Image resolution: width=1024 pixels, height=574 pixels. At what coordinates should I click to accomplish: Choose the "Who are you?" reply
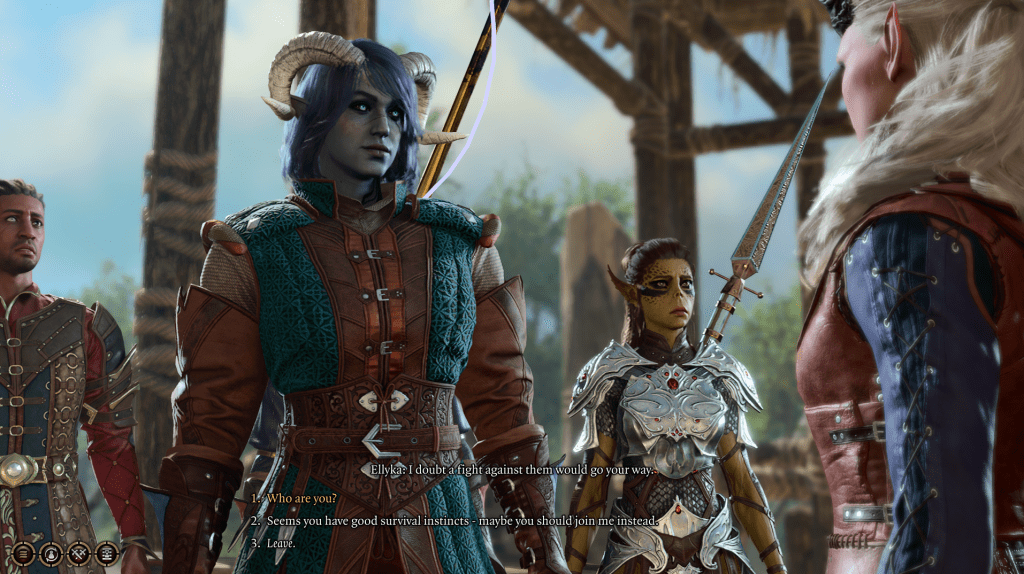tap(301, 498)
